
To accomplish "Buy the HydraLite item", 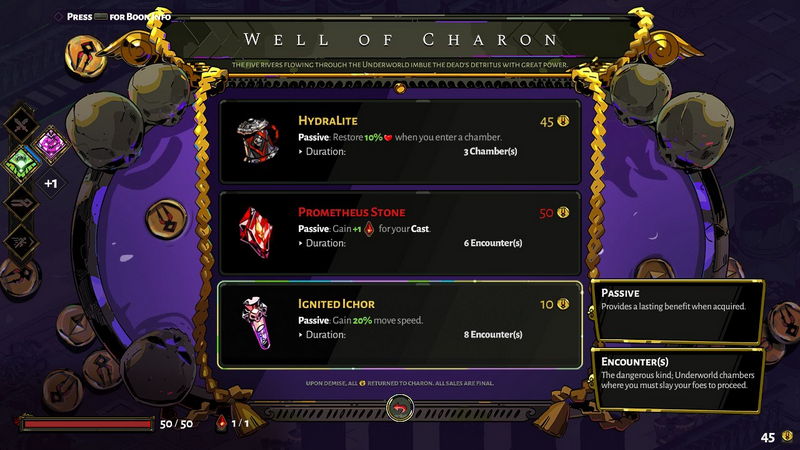I will point(400,141).
